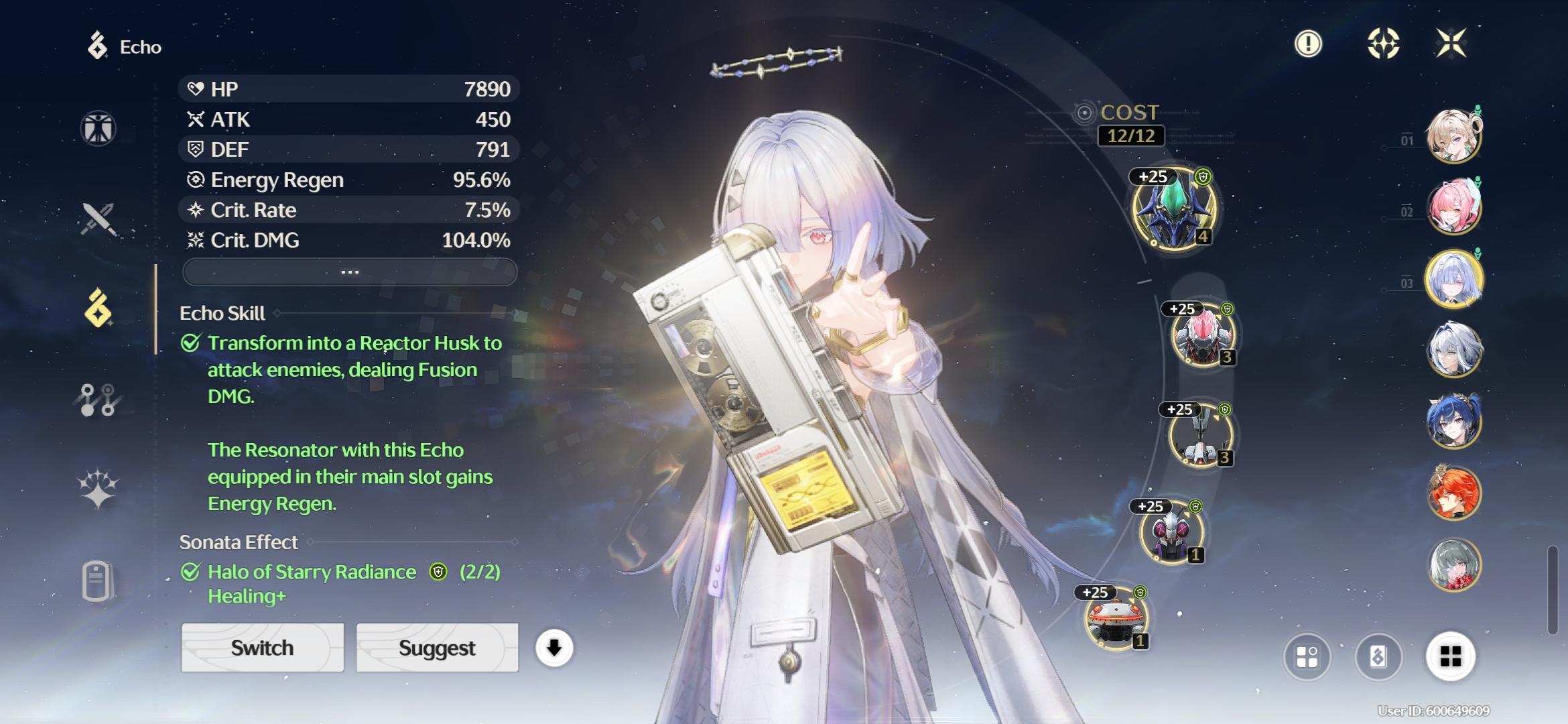Tap the round down-arrow button
Viewport: 1568px width, 724px height.
[553, 648]
